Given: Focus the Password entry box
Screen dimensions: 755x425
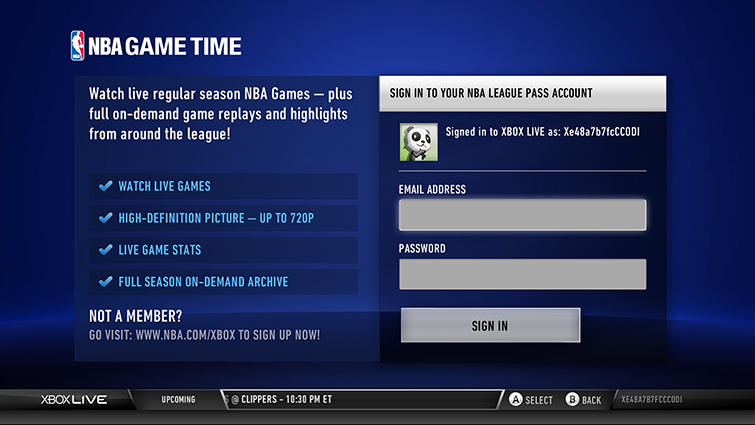Looking at the screenshot, I should tap(522, 274).
